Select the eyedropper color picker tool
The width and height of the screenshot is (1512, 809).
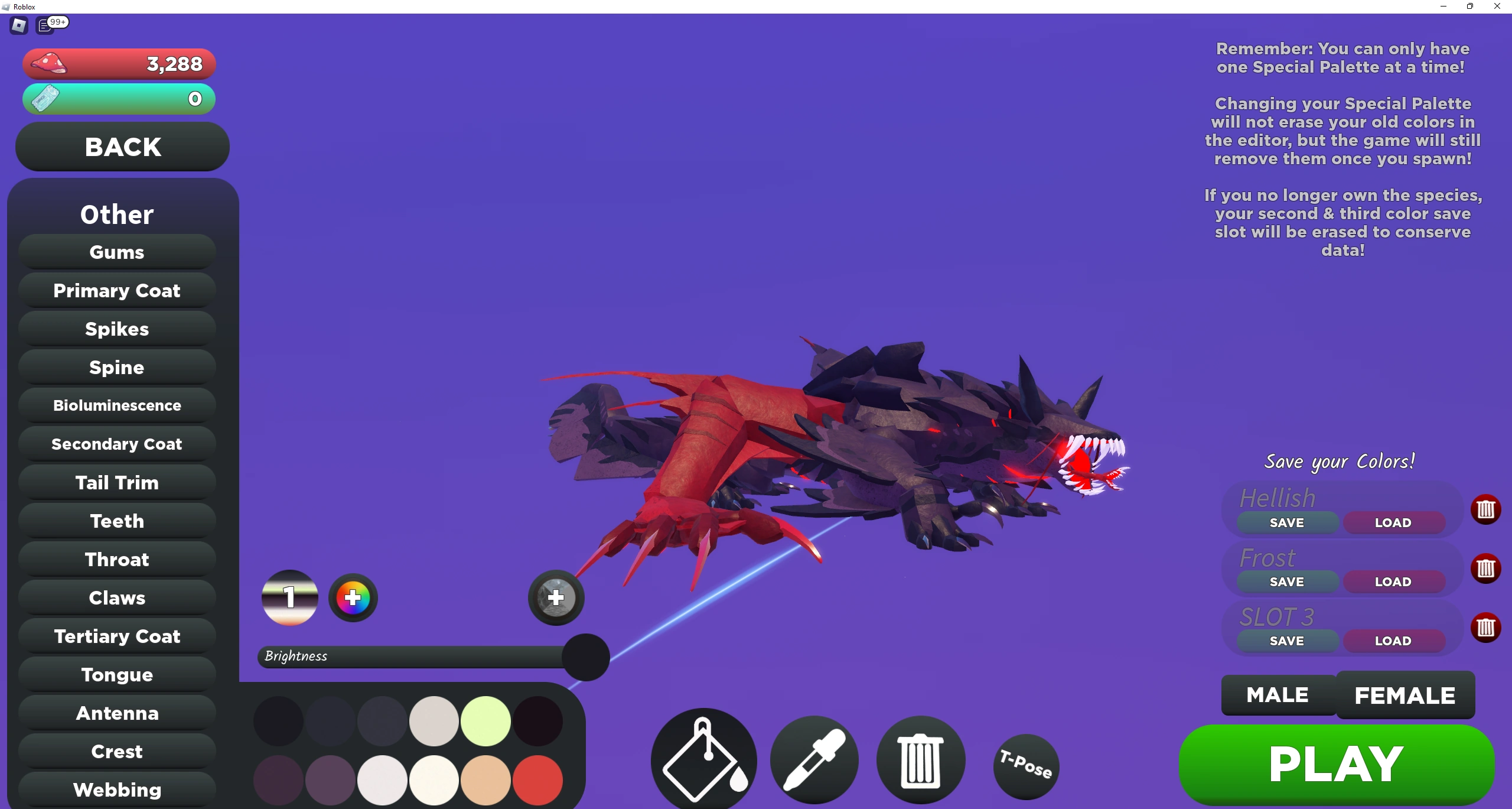(813, 761)
